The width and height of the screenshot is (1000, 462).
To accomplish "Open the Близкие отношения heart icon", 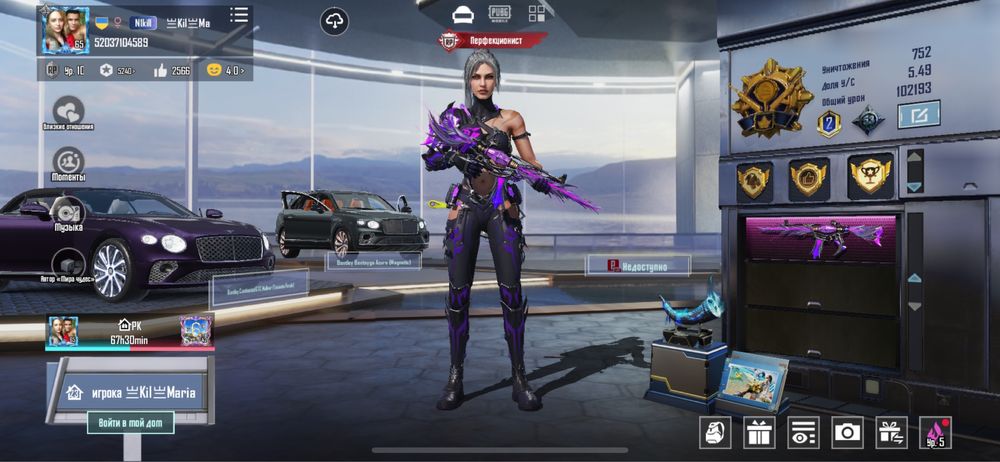I will click(x=68, y=110).
